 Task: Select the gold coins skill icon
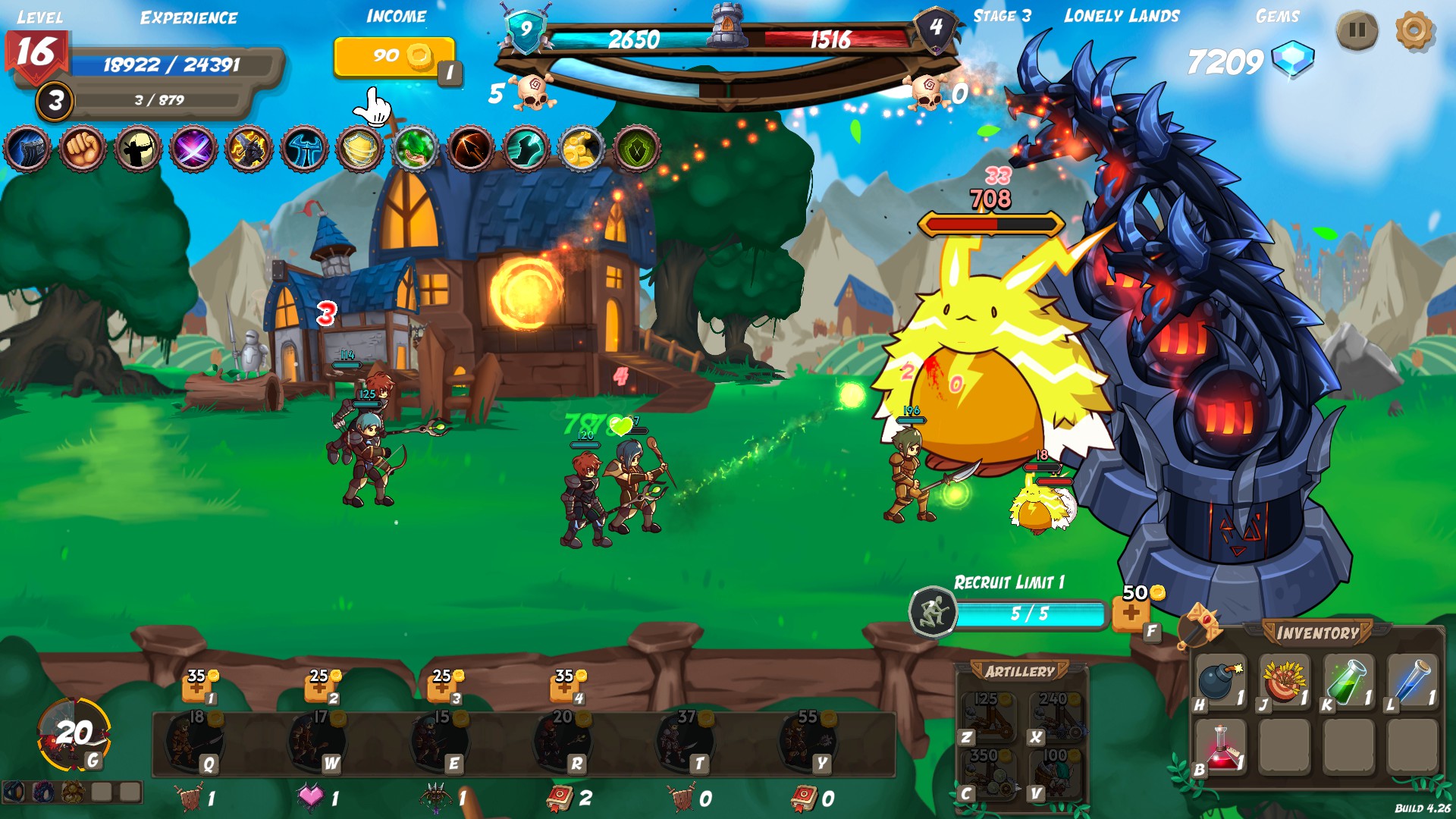[581, 149]
